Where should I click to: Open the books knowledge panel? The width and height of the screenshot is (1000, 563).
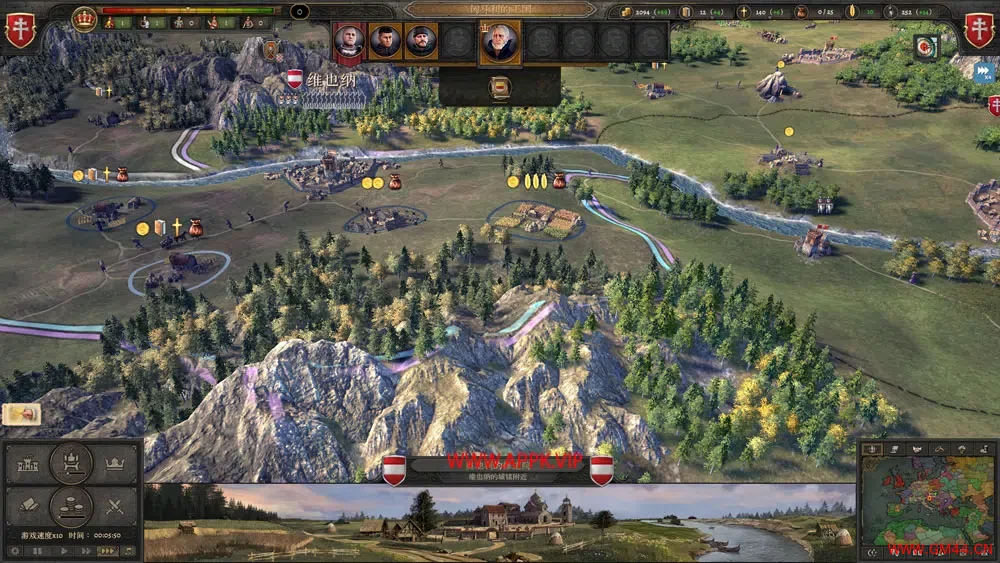tap(27, 506)
